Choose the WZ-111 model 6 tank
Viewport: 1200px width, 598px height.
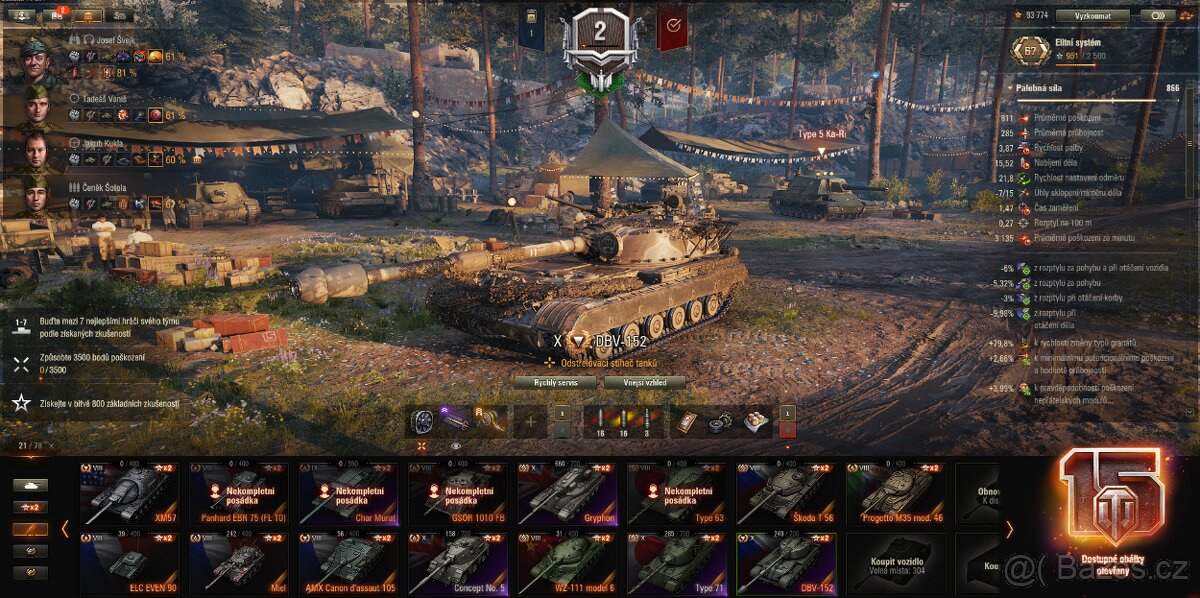[x=567, y=564]
